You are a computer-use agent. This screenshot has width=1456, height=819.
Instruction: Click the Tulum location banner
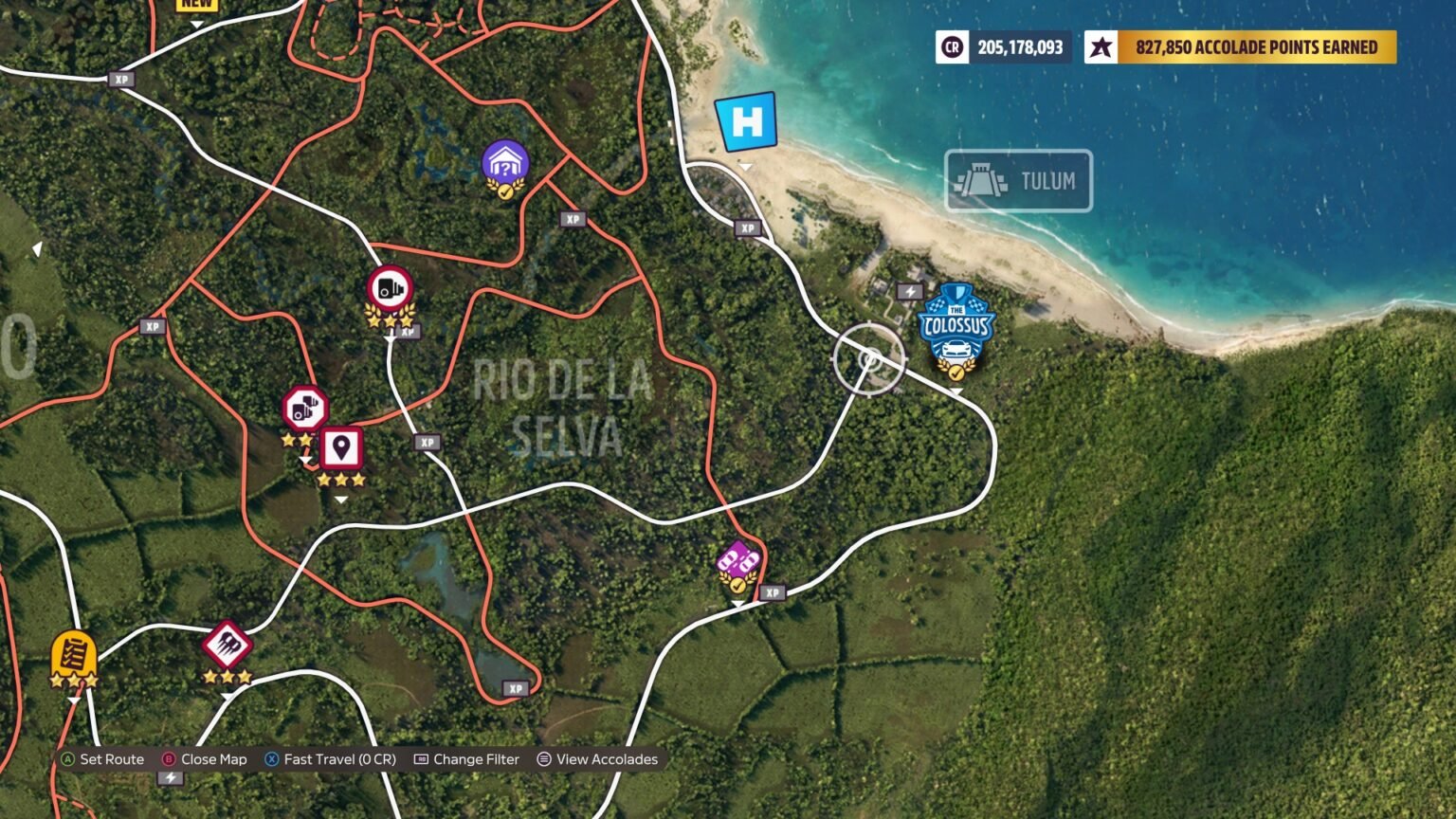pyautogui.click(x=1018, y=181)
